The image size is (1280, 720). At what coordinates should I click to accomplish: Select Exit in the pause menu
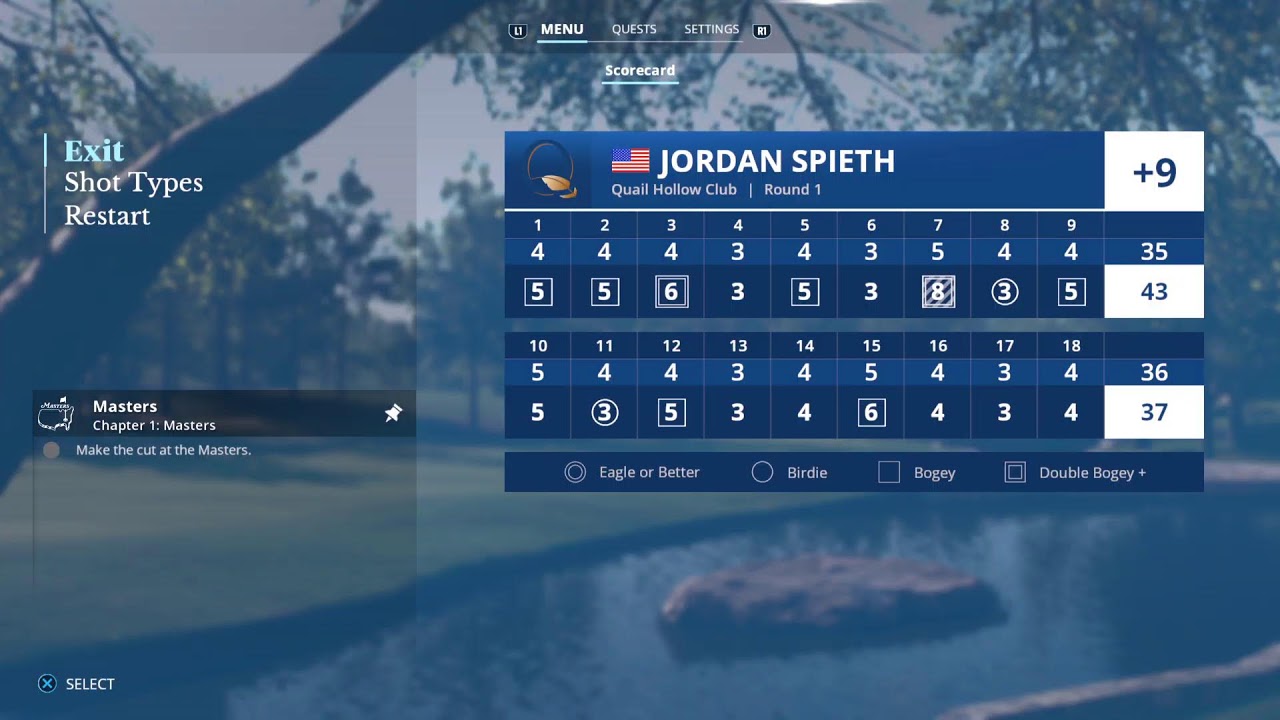coord(94,151)
